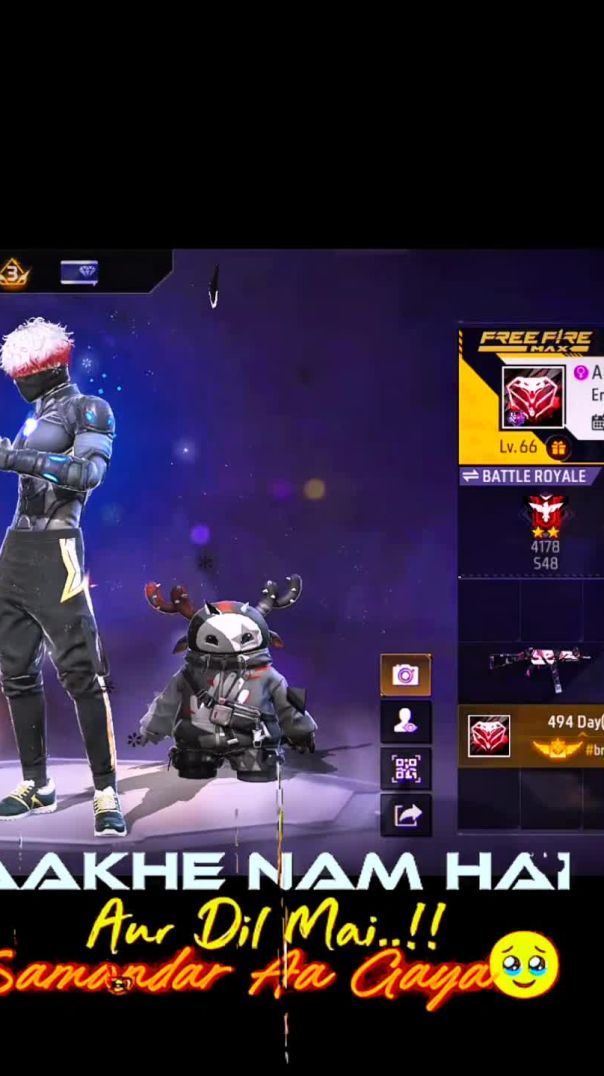This screenshot has width=604, height=1076.
Task: Open the diamond card icon
Action: (79, 272)
